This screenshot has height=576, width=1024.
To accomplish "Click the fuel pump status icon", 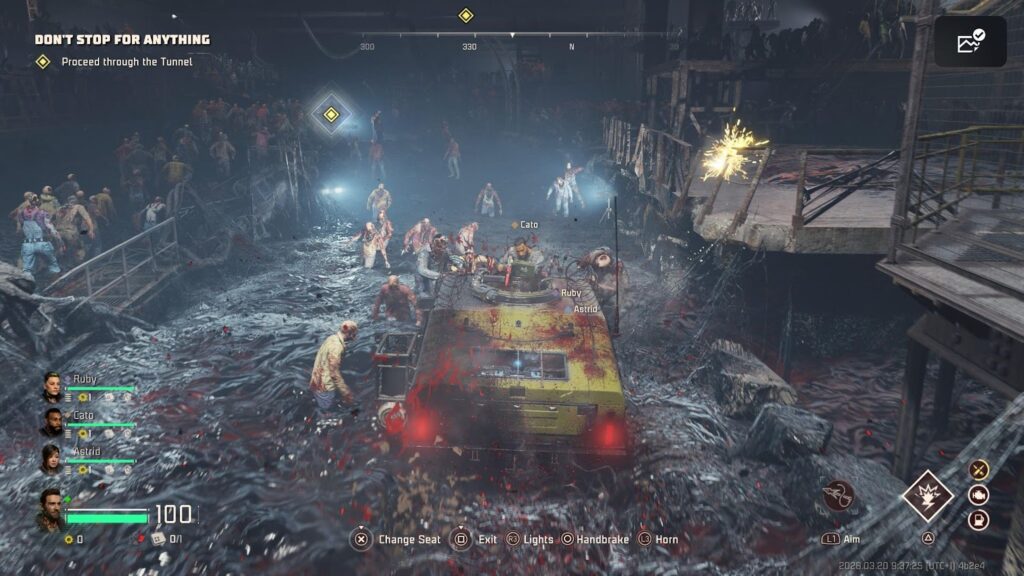I will pyautogui.click(x=979, y=520).
